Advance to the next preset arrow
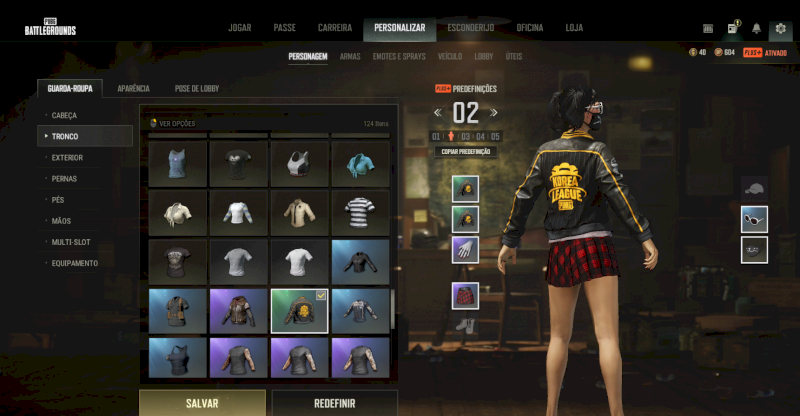The height and width of the screenshot is (416, 800). click(495, 113)
